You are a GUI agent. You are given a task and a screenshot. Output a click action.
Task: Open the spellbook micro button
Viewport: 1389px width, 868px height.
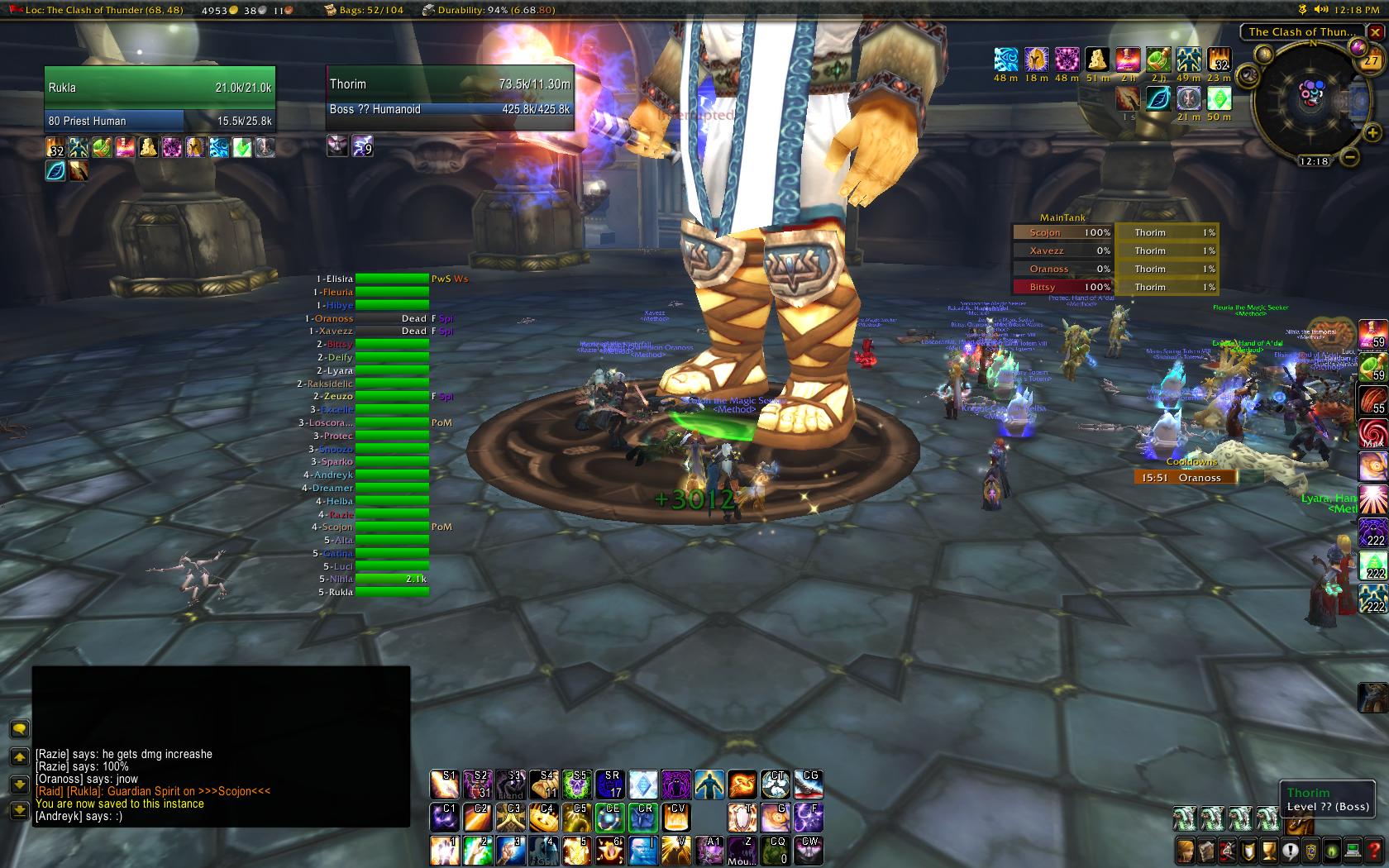(1205, 850)
